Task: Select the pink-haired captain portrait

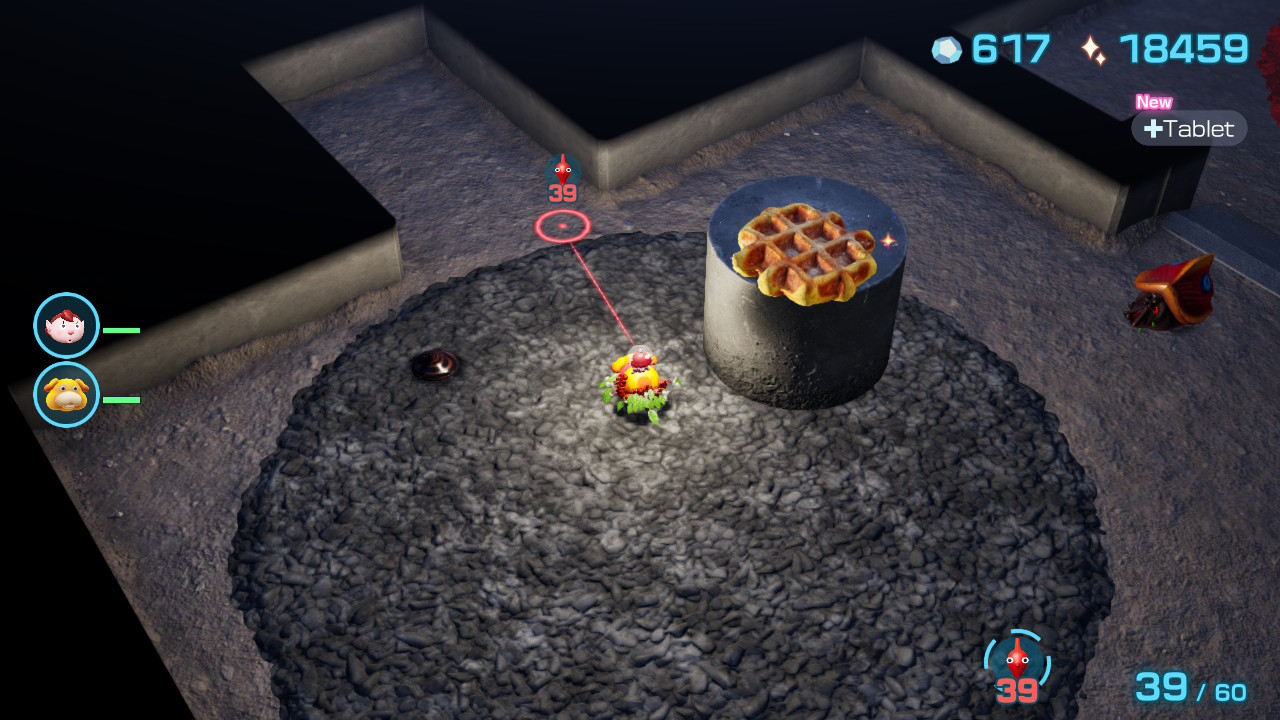Action: 66,325
